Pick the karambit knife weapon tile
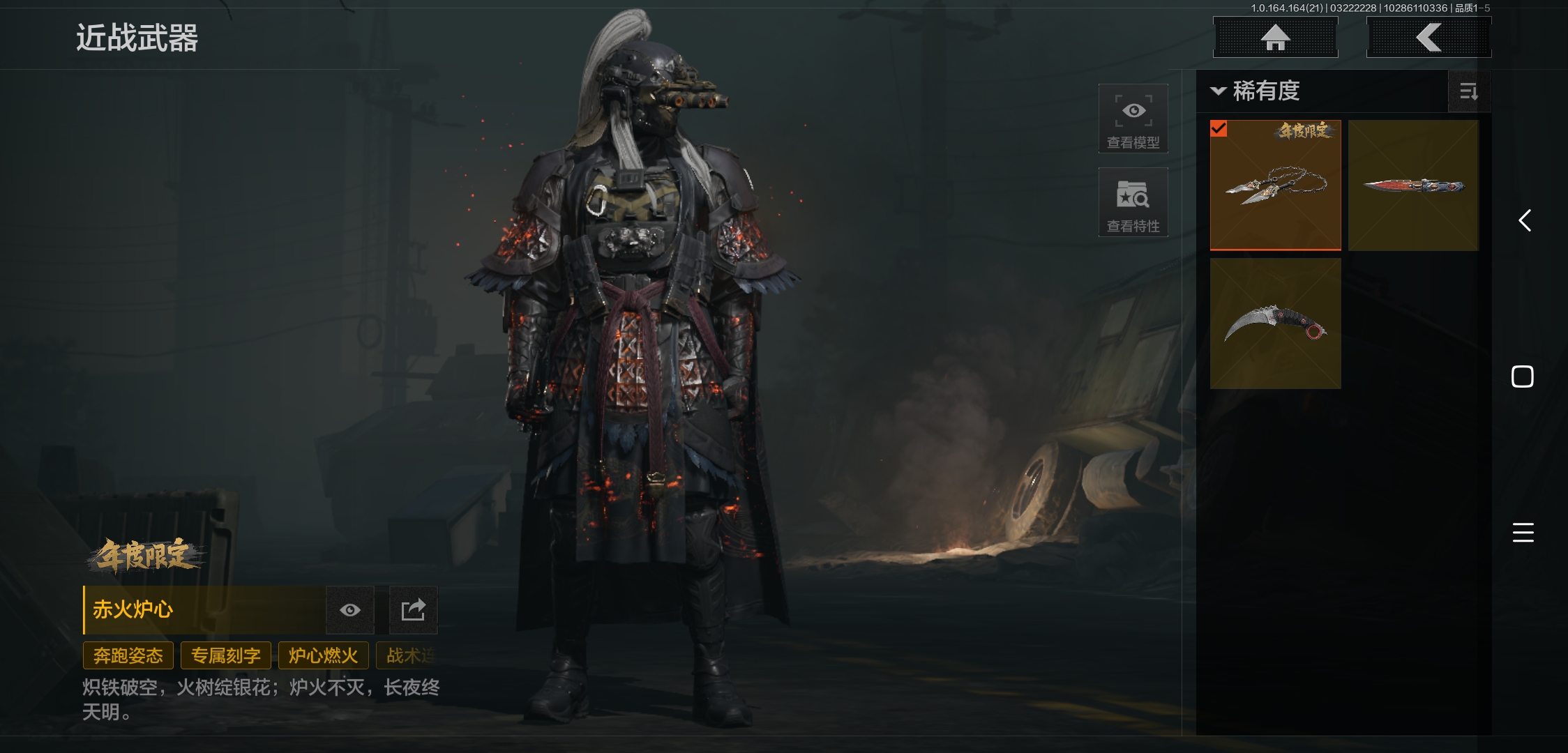The width and height of the screenshot is (1568, 753). [x=1275, y=324]
